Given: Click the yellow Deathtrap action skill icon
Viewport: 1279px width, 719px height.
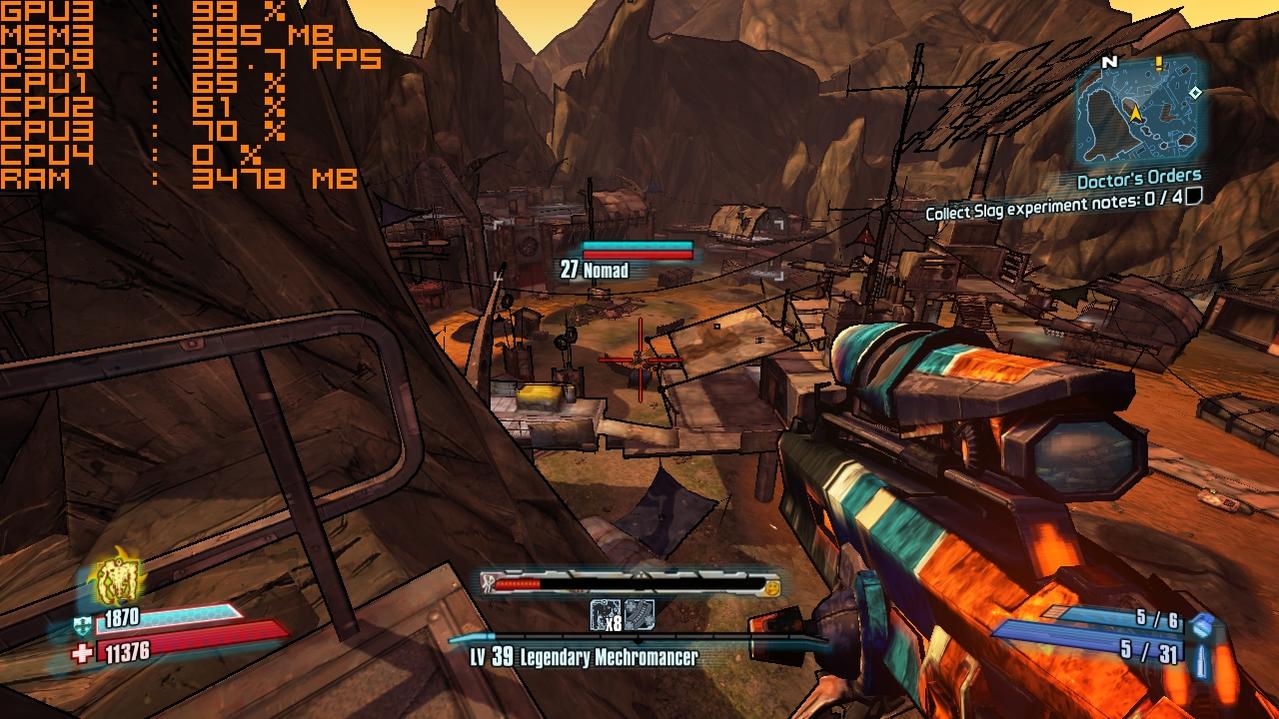Looking at the screenshot, I should click(x=117, y=577).
